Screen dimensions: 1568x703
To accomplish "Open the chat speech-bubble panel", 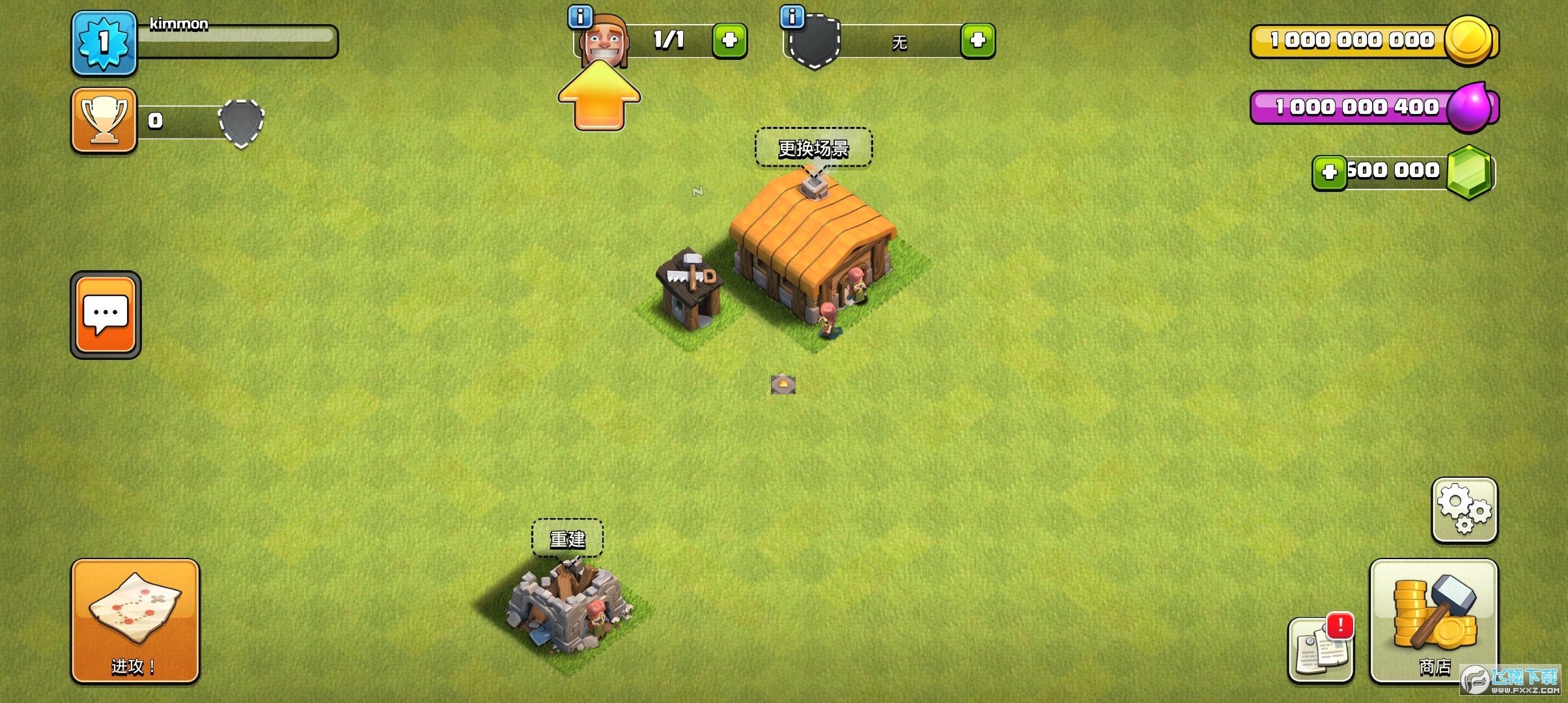I will [105, 315].
